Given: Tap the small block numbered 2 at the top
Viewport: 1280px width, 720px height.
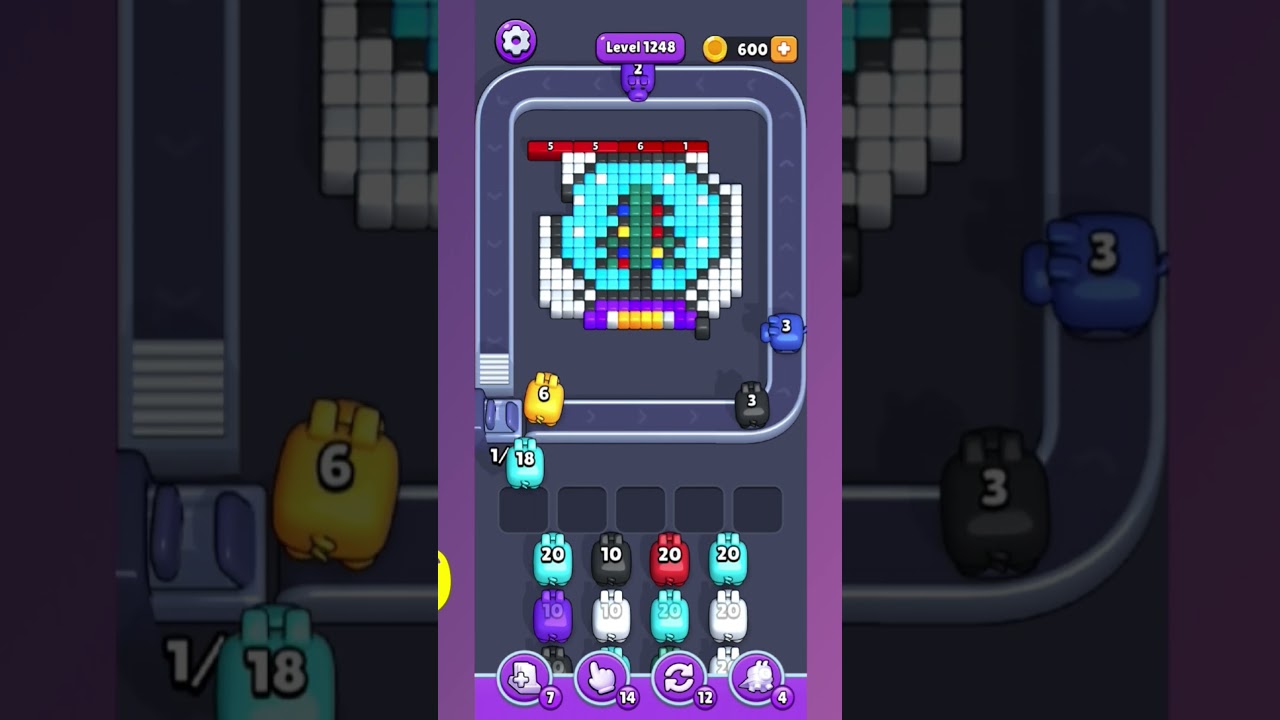Looking at the screenshot, I should click(x=639, y=80).
